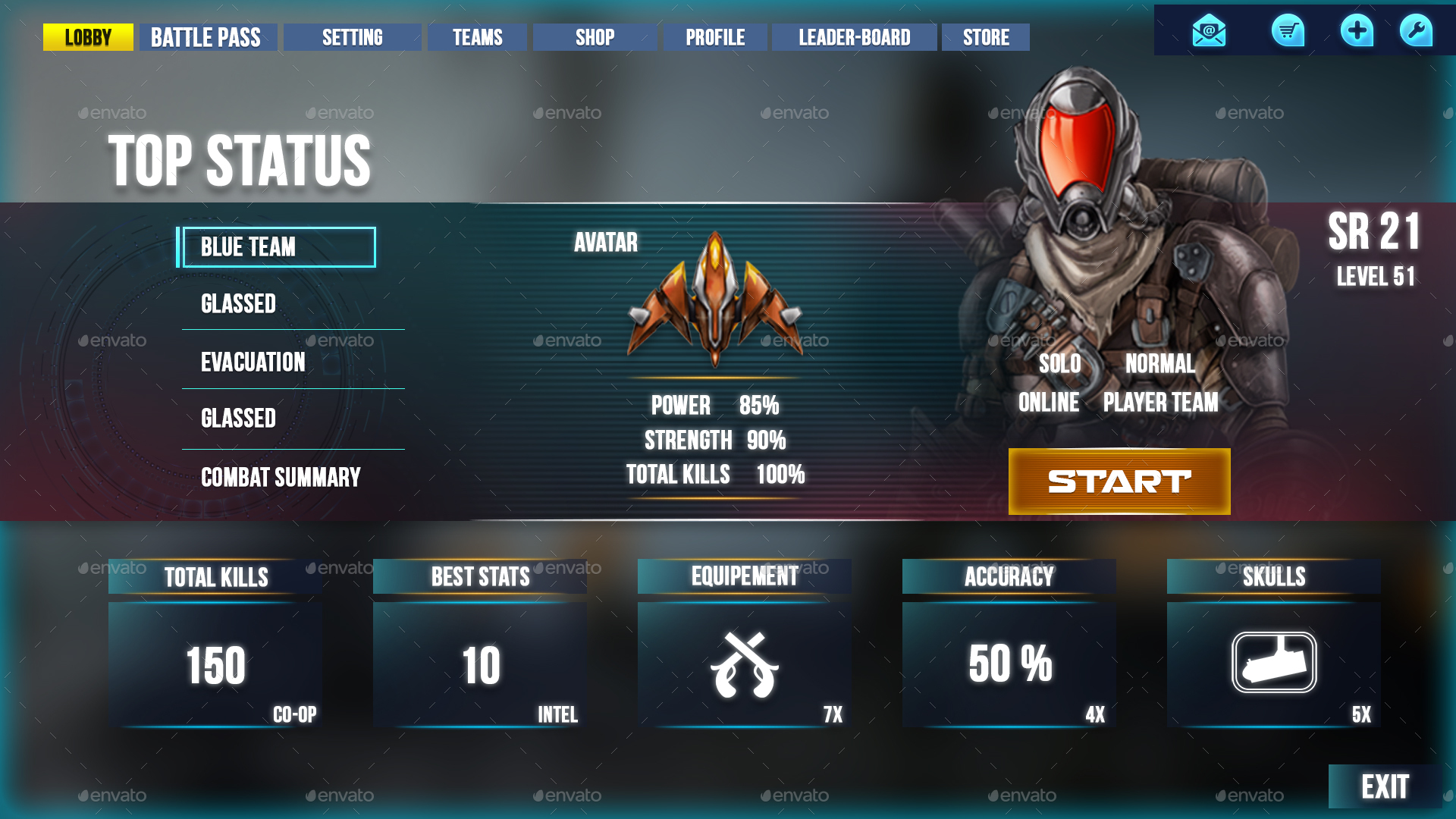This screenshot has width=1456, height=819.
Task: Switch to Online mode
Action: point(1050,403)
